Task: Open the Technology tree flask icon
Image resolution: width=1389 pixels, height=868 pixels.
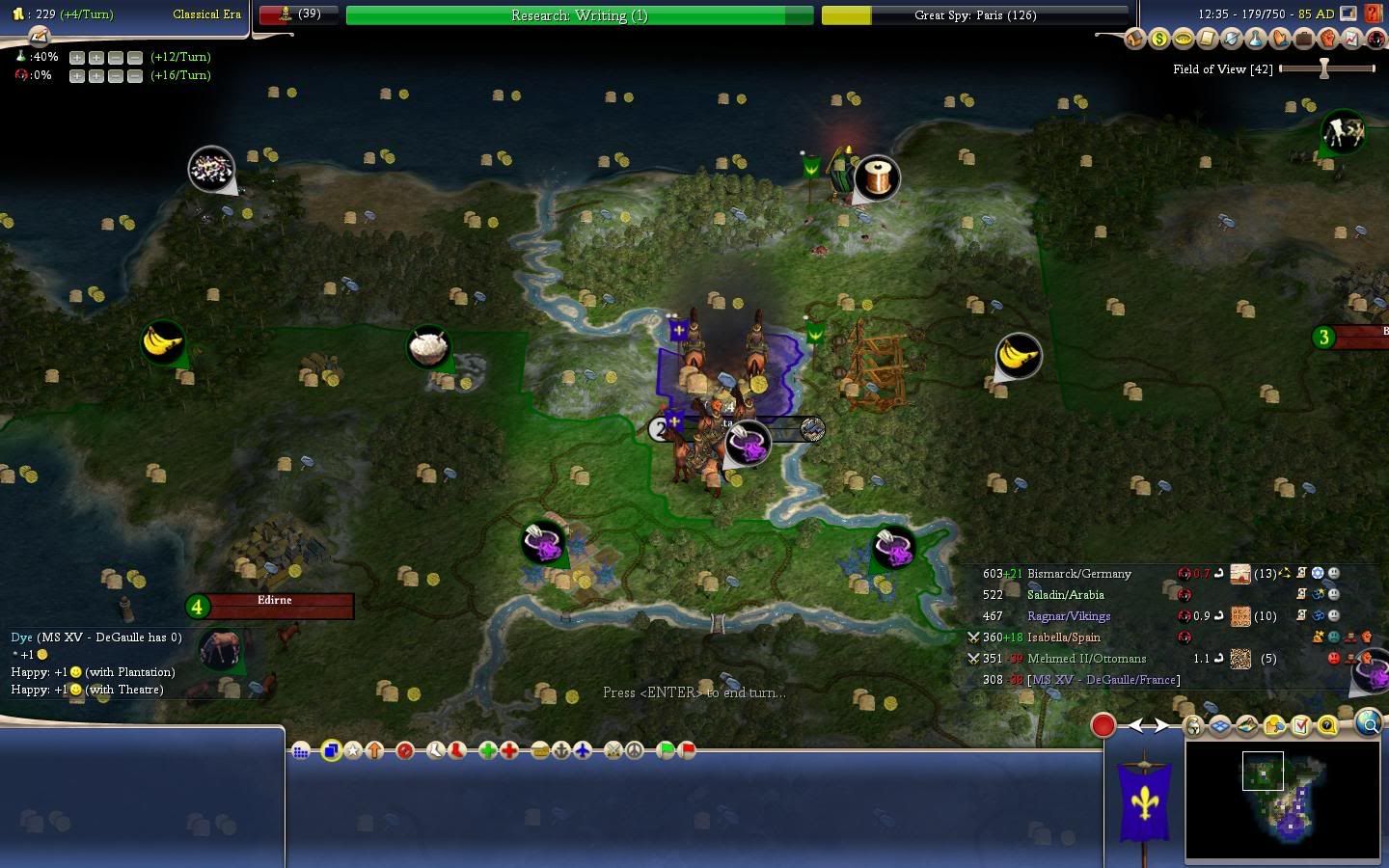Action: pyautogui.click(x=1254, y=39)
